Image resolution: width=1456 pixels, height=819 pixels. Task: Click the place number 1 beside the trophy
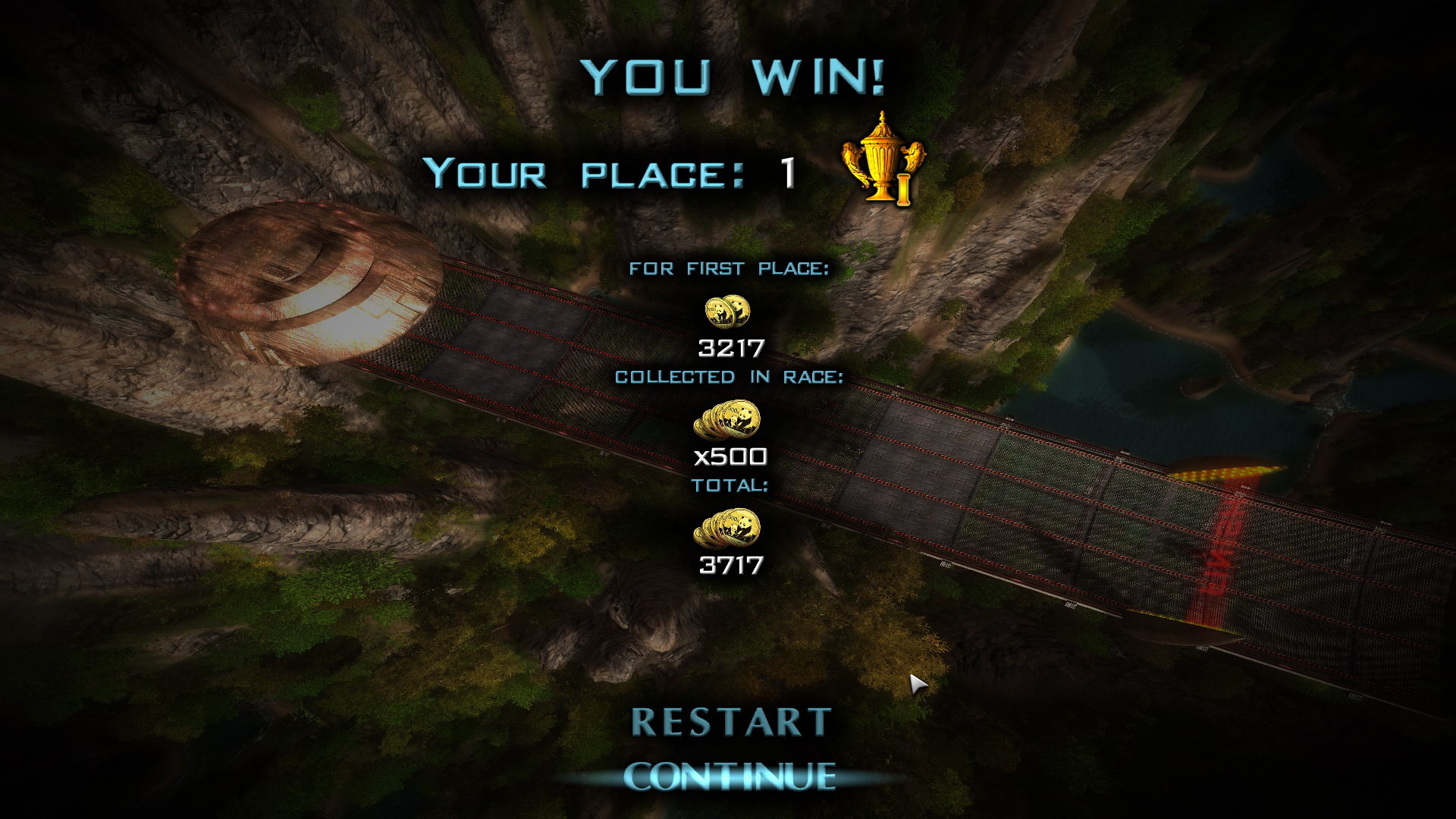point(789,174)
